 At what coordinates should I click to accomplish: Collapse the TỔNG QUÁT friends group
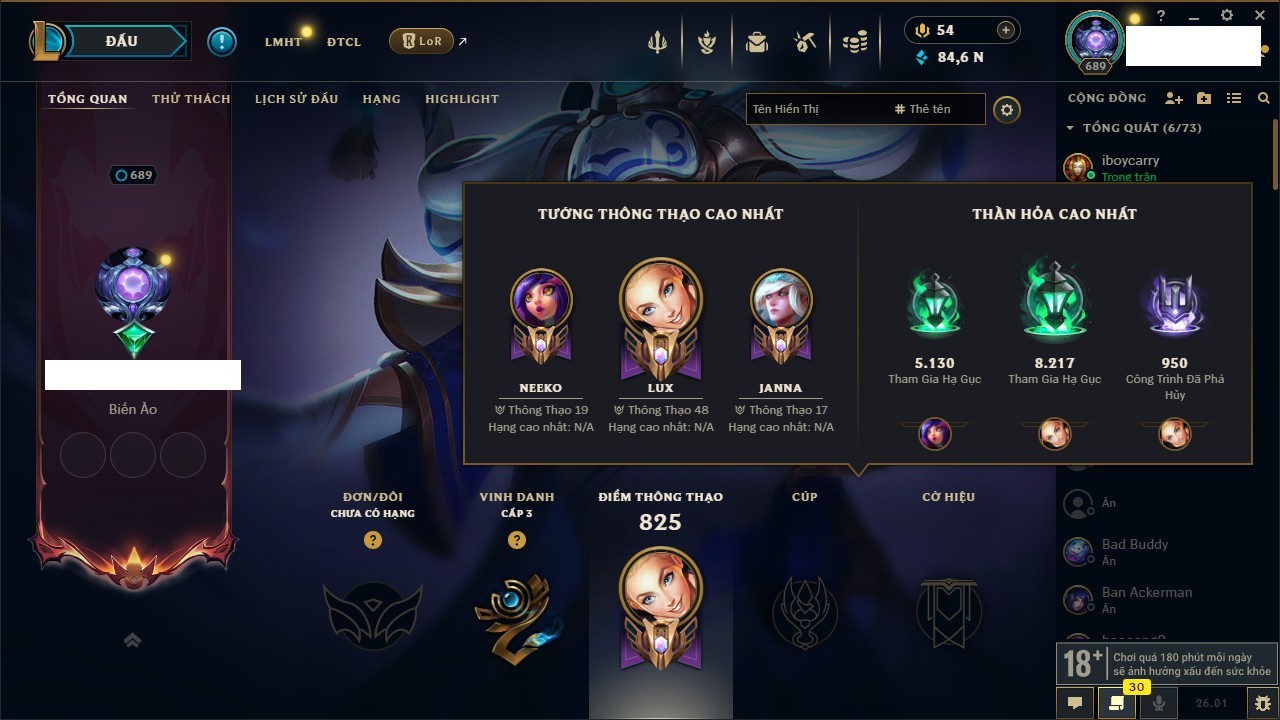click(1070, 128)
